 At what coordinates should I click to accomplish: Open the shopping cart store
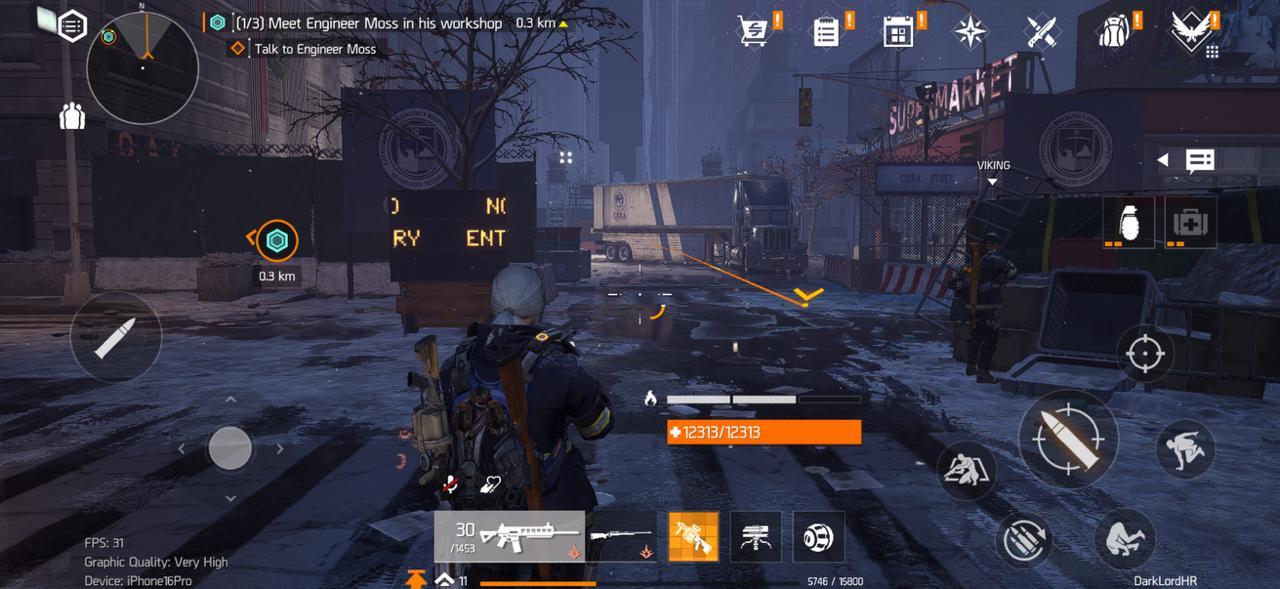[753, 31]
